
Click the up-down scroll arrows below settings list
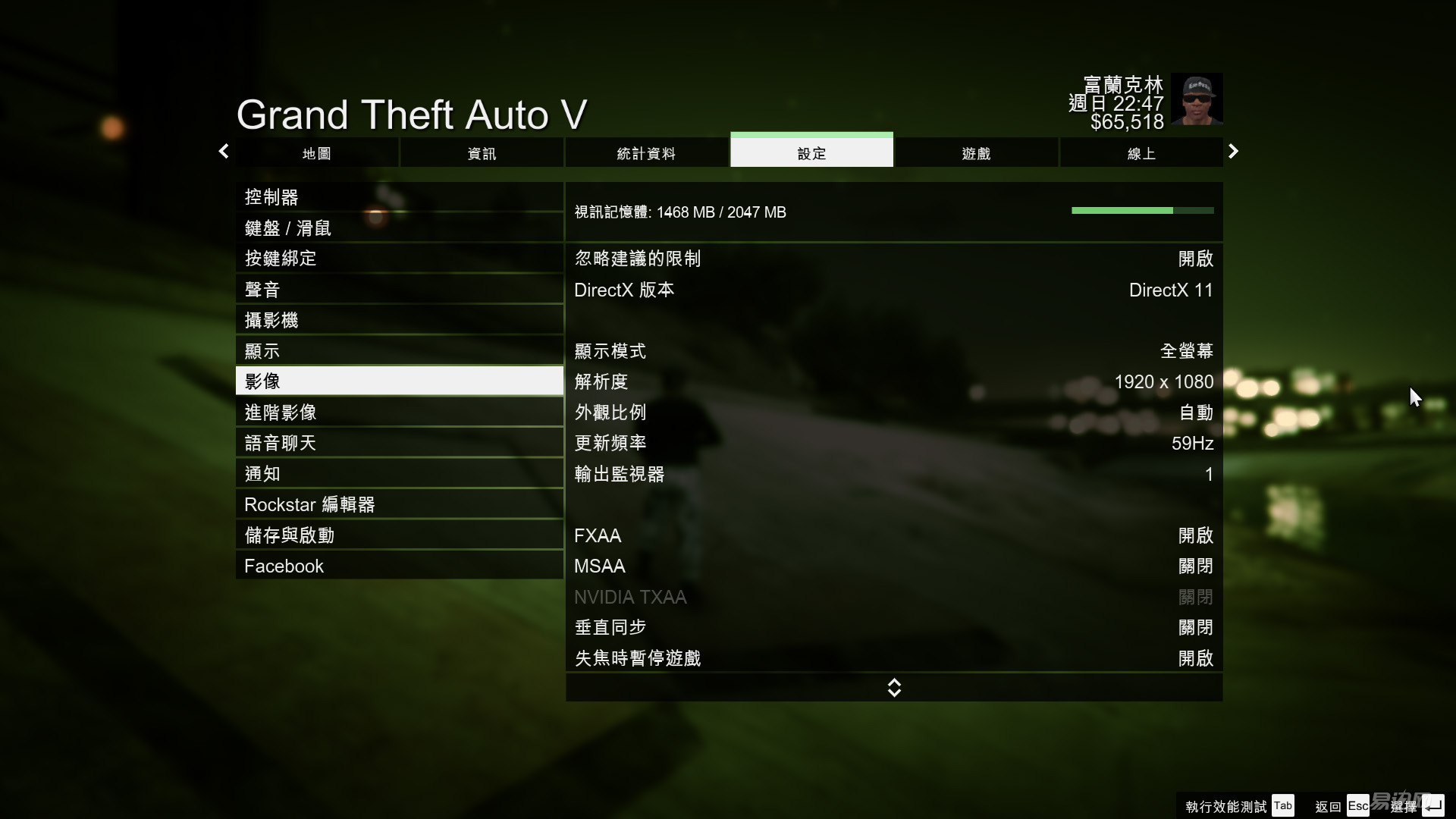(894, 687)
